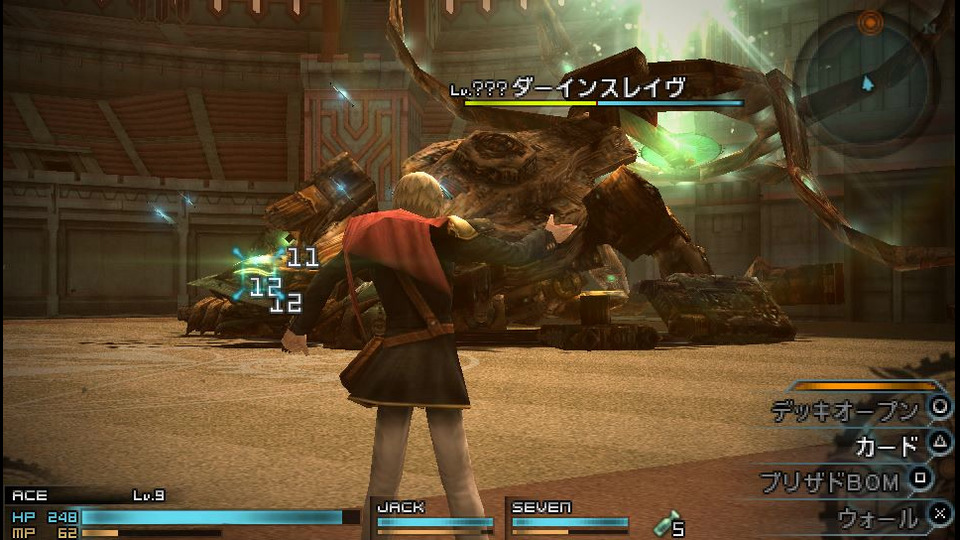The image size is (960, 540).
Task: Select party member JACK's panel
Action: [434, 515]
